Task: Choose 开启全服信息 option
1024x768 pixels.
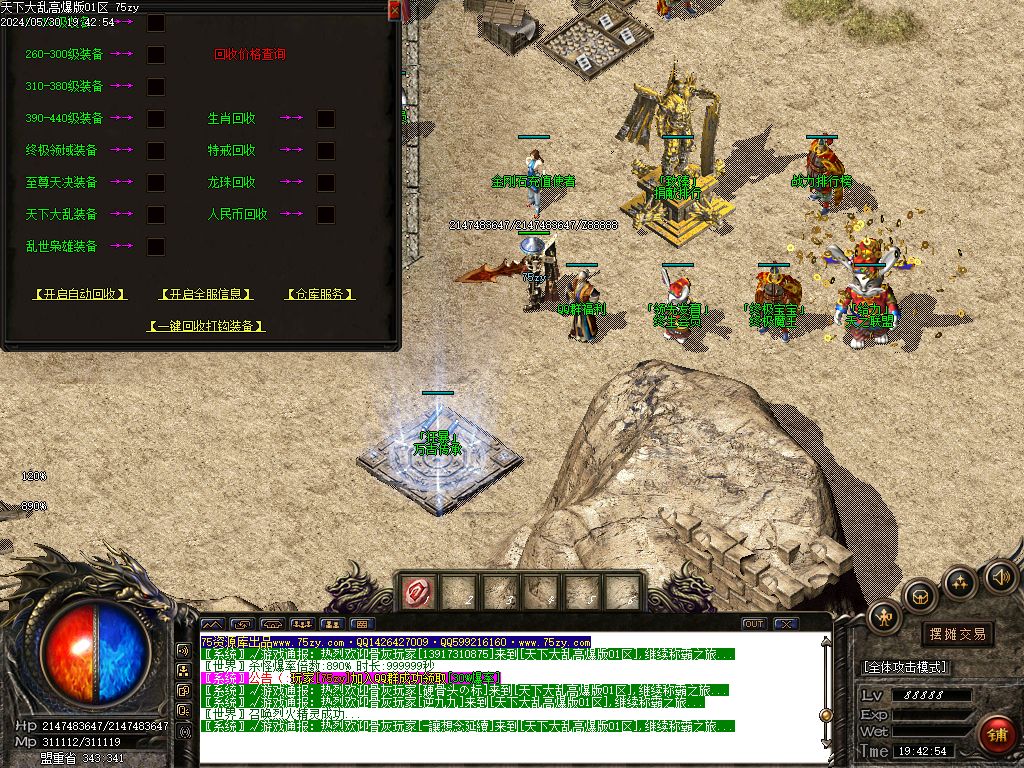Action: click(x=206, y=294)
